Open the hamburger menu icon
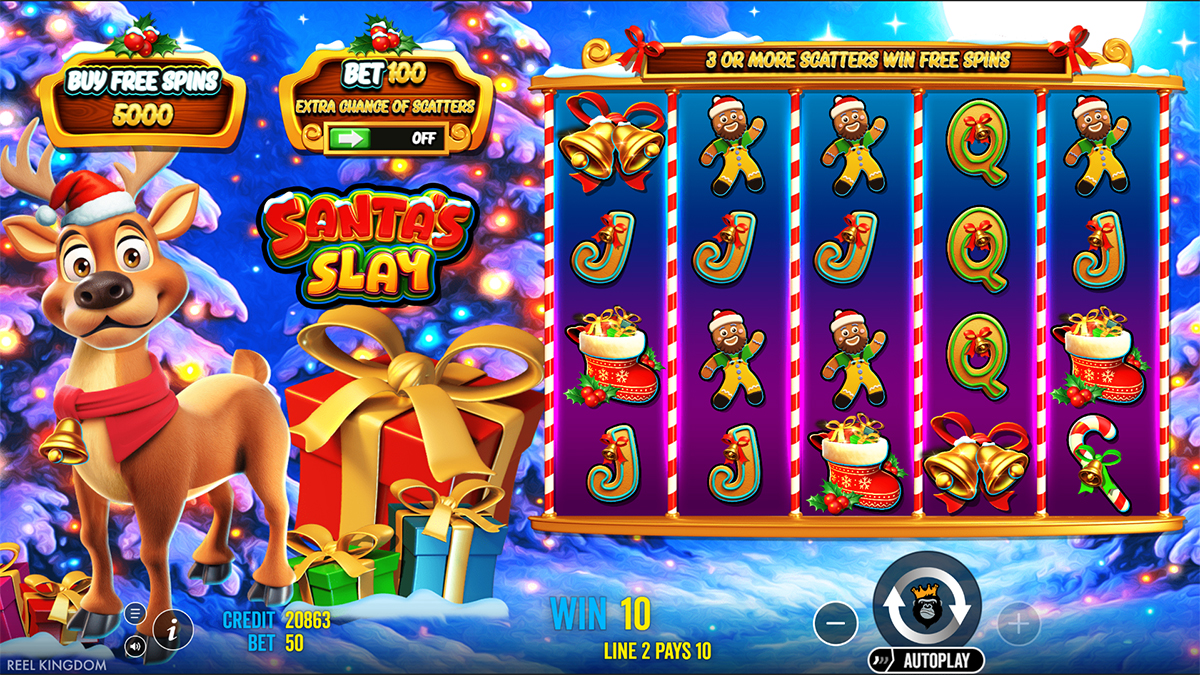This screenshot has width=1200, height=675. click(136, 612)
